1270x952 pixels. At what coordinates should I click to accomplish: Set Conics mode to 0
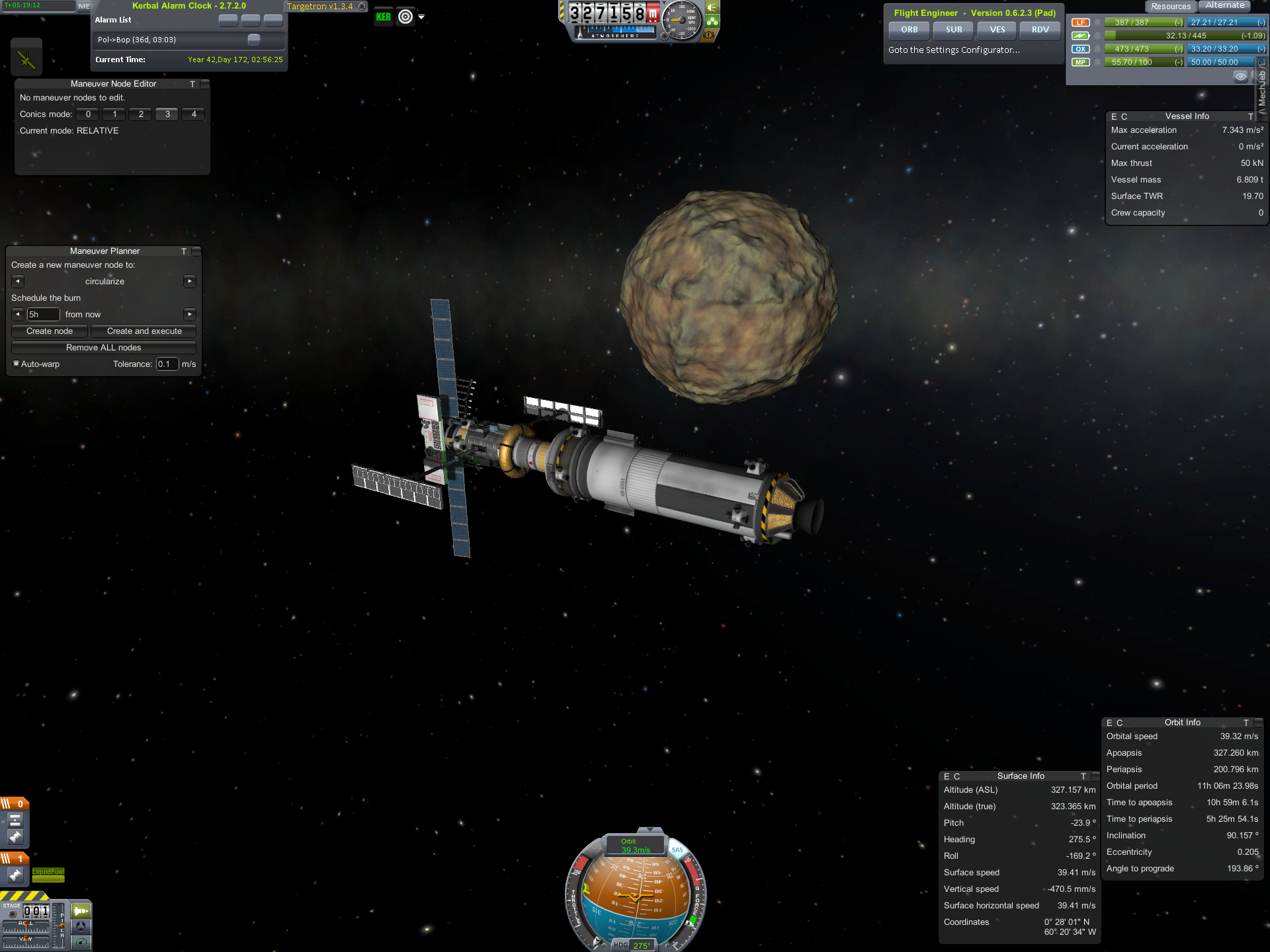tap(88, 114)
